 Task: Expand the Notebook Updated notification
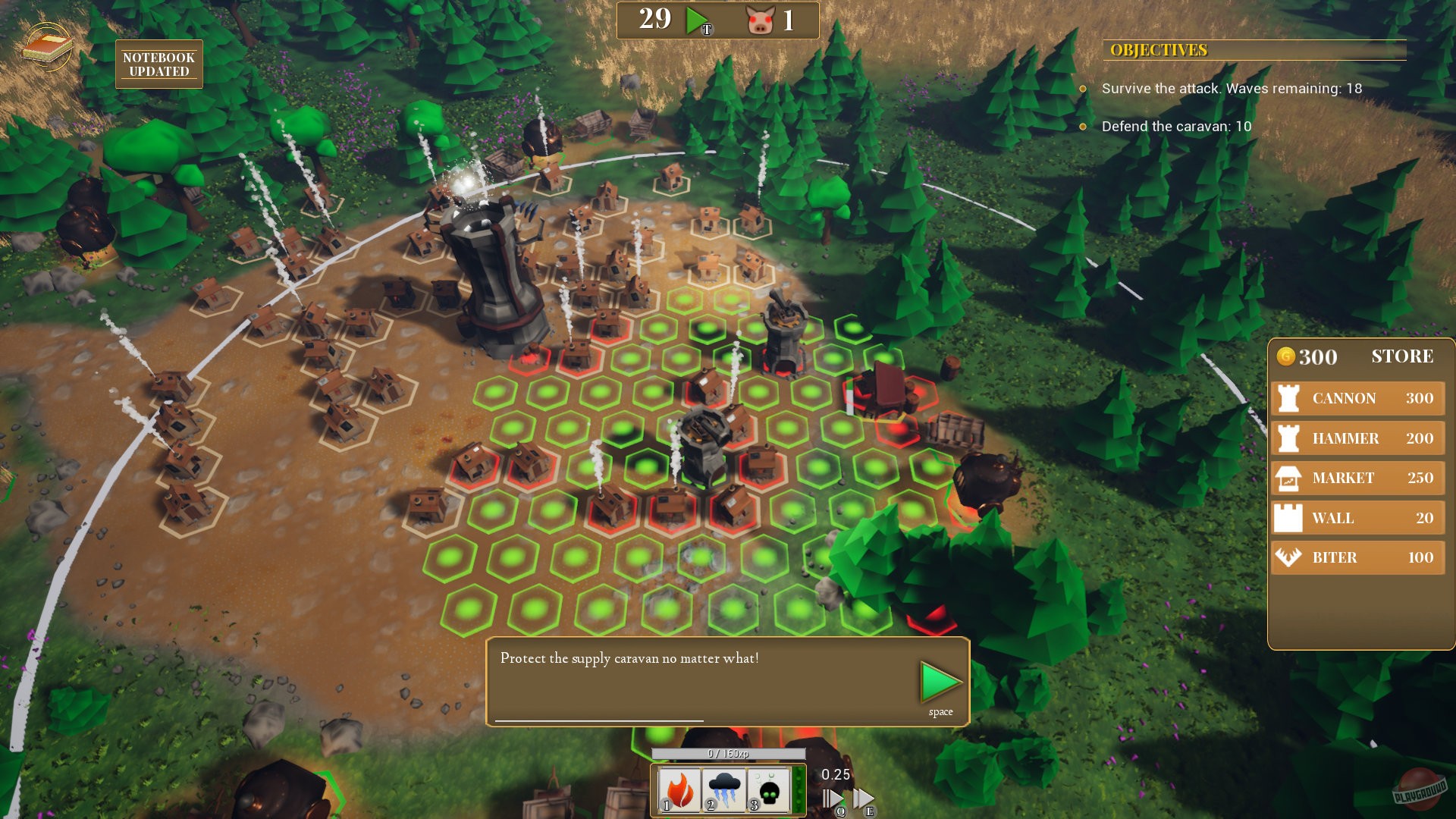coord(158,64)
